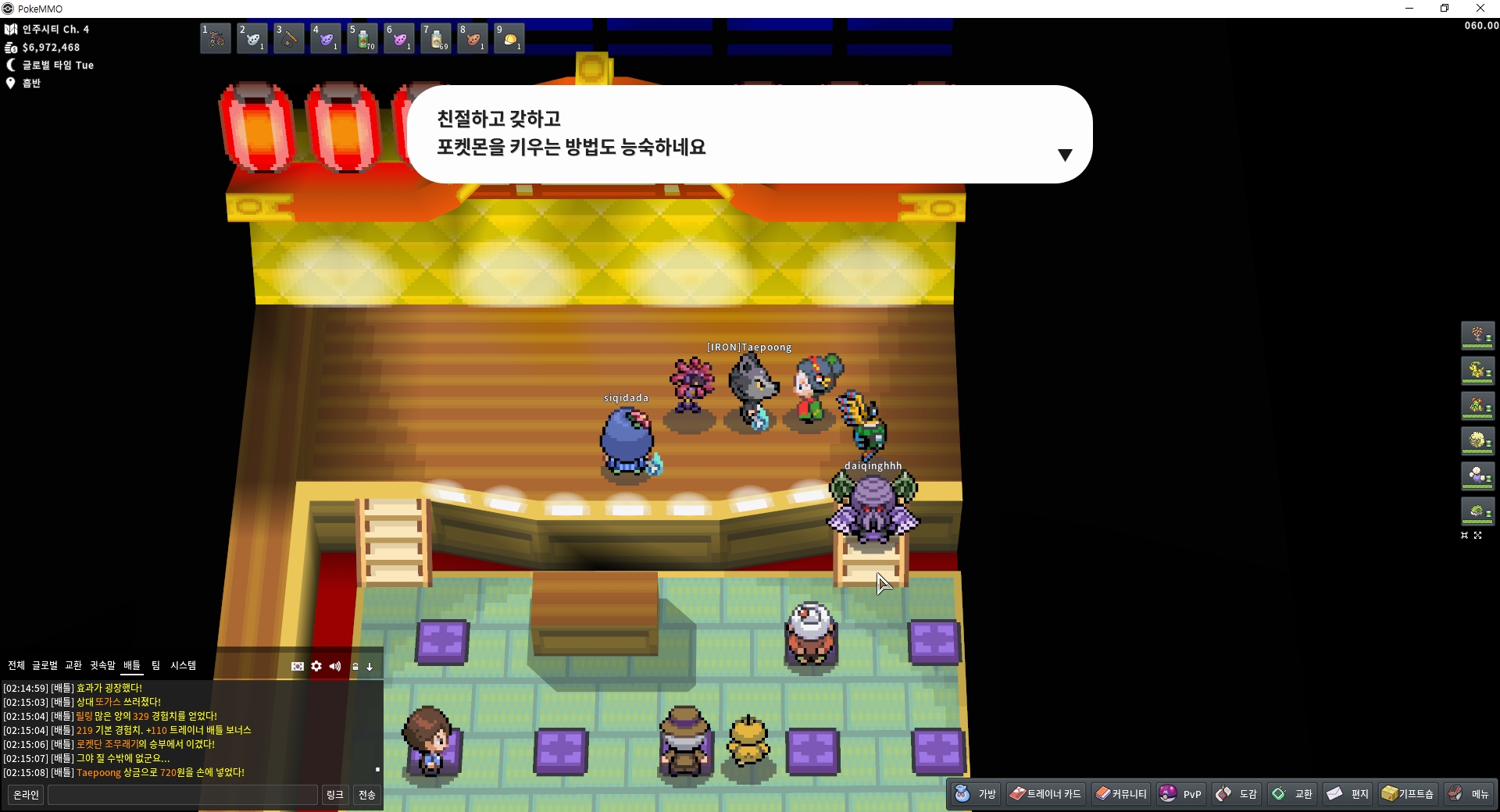The width and height of the screenshot is (1500, 812).
Task: Click the chat message input field
Action: pyautogui.click(x=183, y=795)
